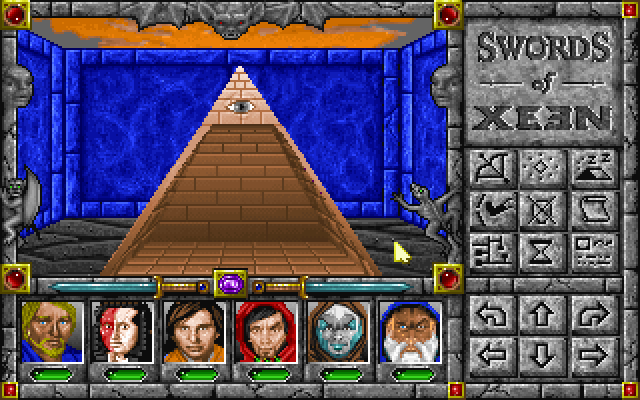Screen dimensions: 640x400
Task: Strafe right with the straight right arrow
Action: 590,353
